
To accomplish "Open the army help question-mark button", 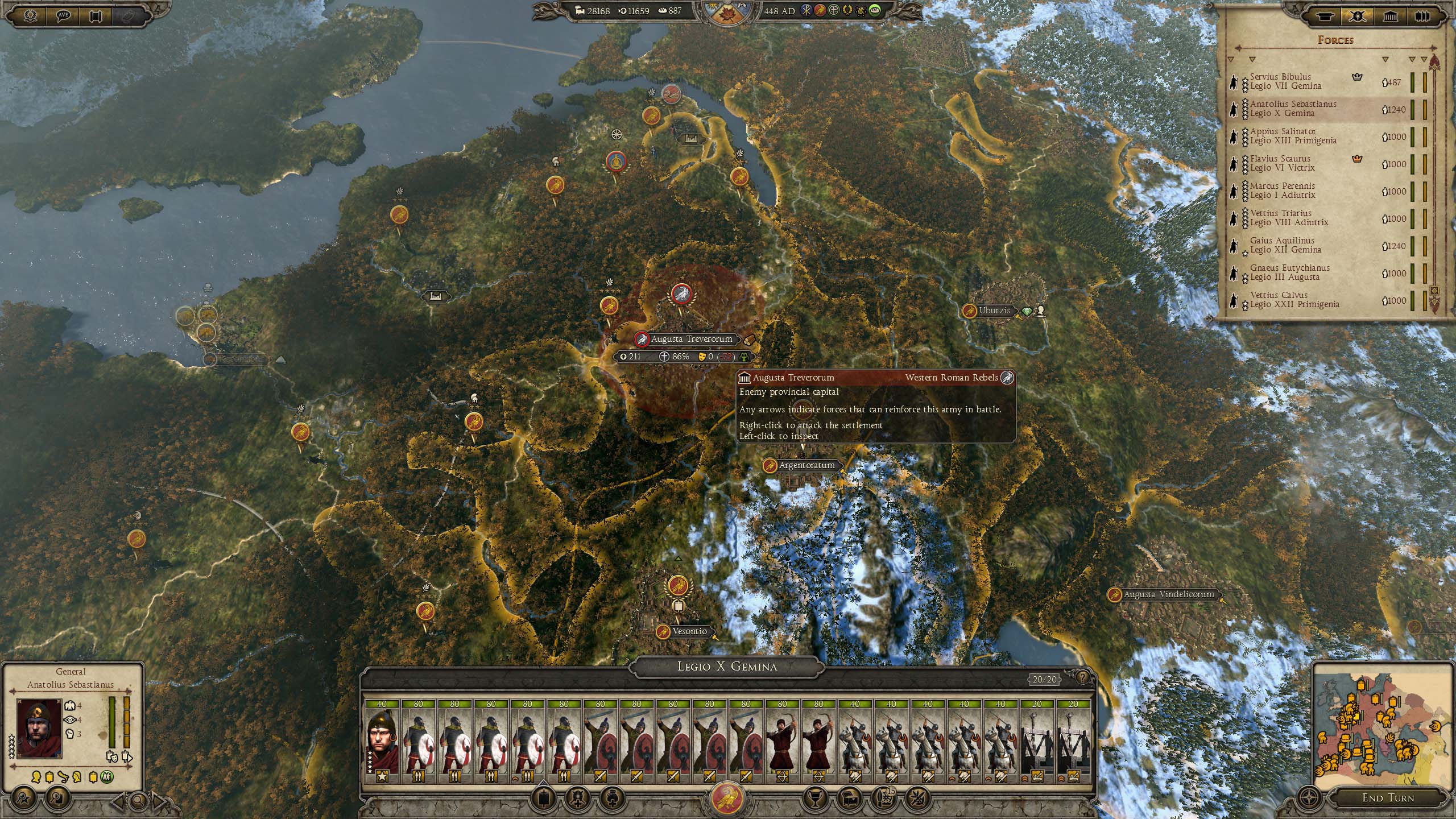I will [1082, 677].
